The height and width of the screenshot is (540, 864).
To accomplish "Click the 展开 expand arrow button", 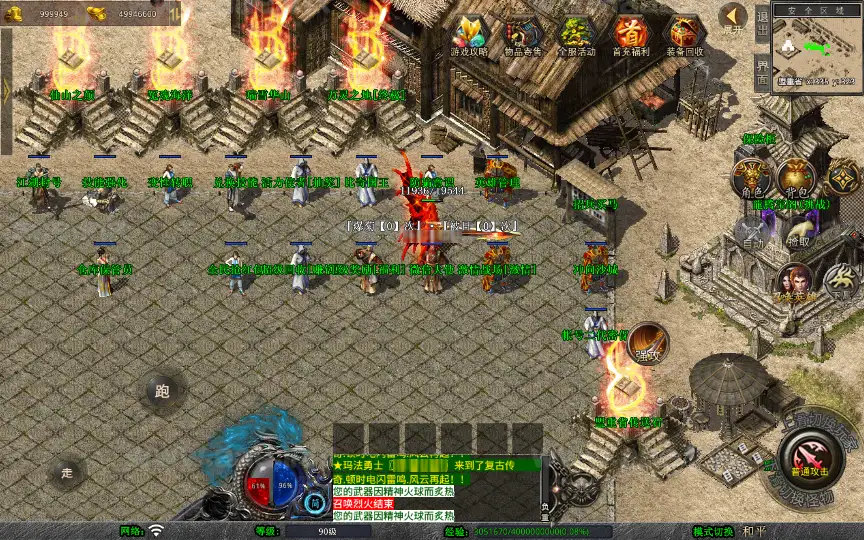I will coord(732,18).
